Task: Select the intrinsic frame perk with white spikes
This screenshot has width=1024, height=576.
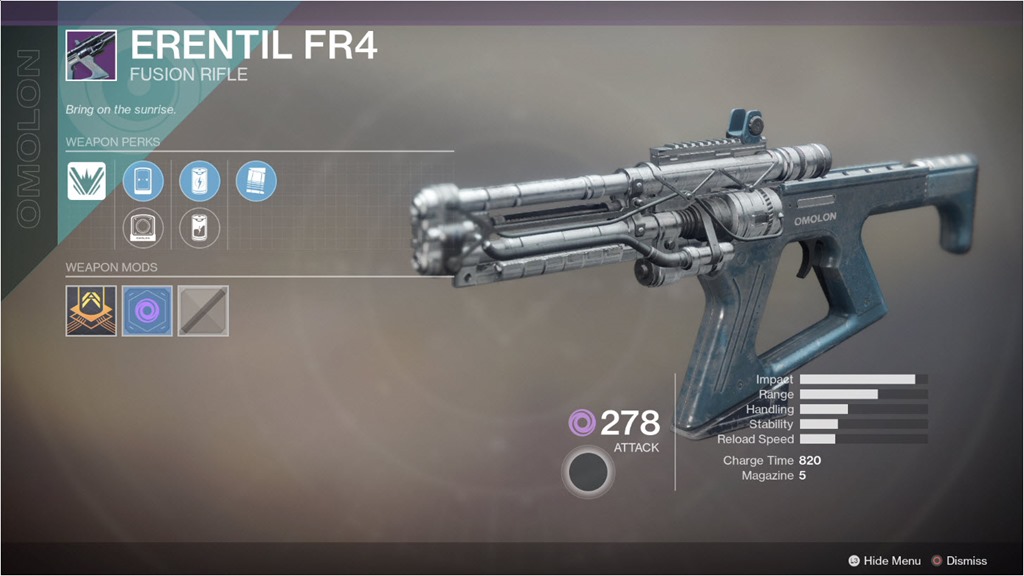Action: [x=86, y=181]
